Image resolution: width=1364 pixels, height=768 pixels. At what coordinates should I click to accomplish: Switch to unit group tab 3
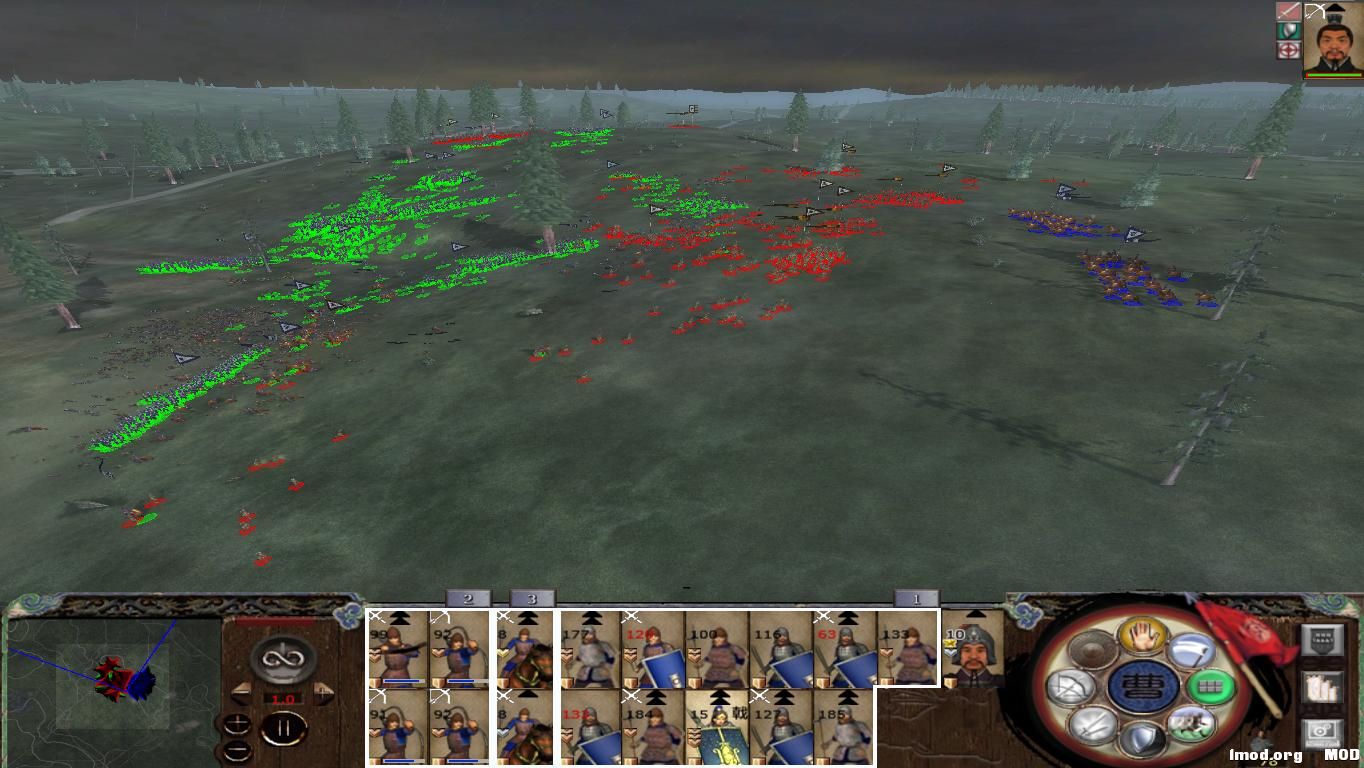(x=532, y=598)
